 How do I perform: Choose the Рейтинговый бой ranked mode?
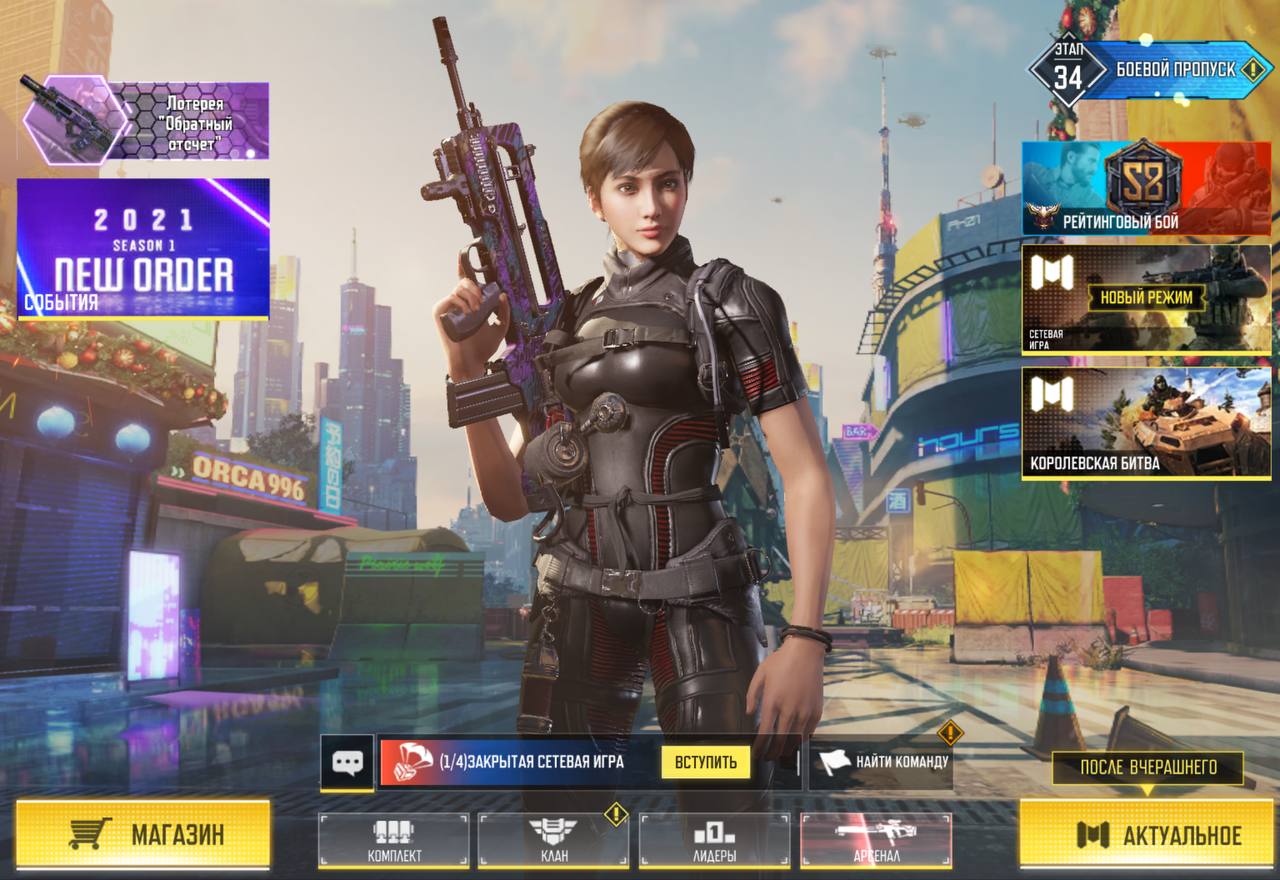point(1146,188)
